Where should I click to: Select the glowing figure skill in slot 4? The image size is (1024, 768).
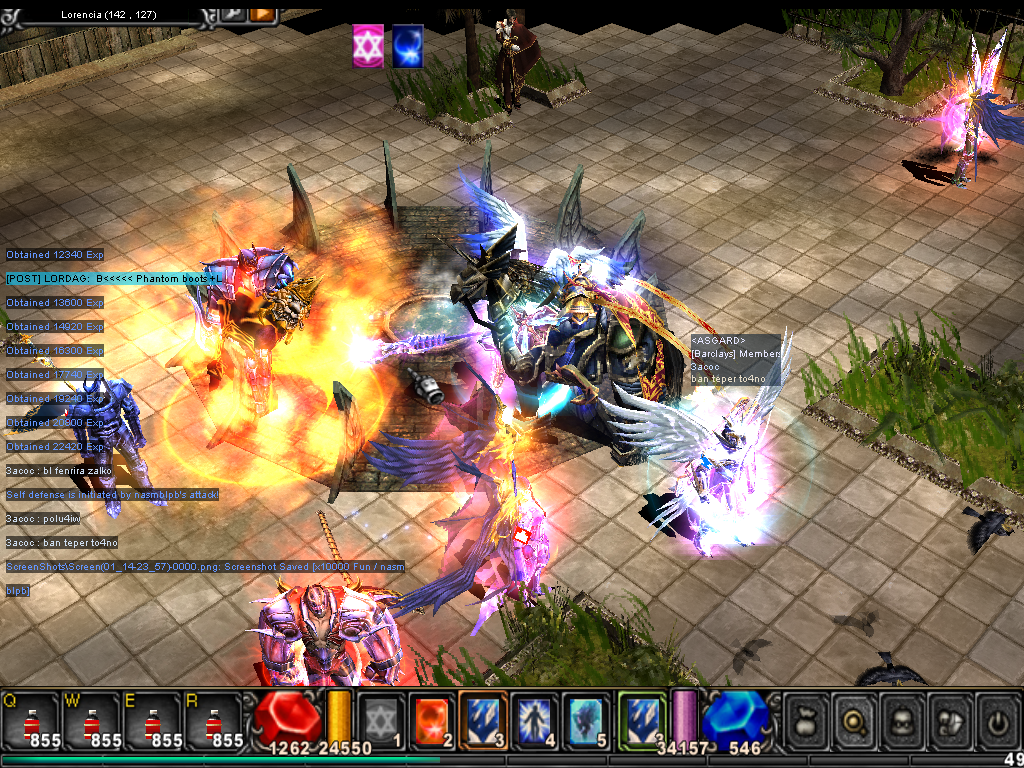pos(536,719)
